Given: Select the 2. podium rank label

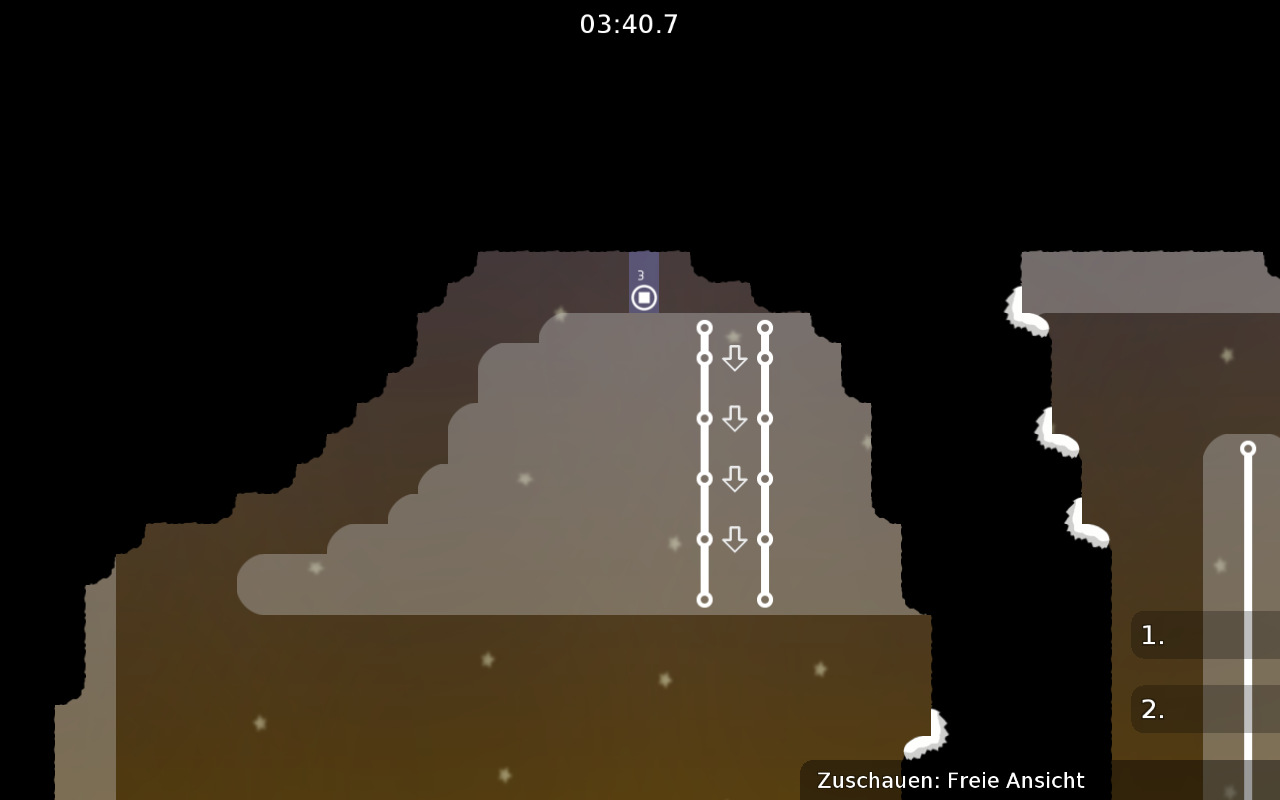Looking at the screenshot, I should [x=1152, y=709].
